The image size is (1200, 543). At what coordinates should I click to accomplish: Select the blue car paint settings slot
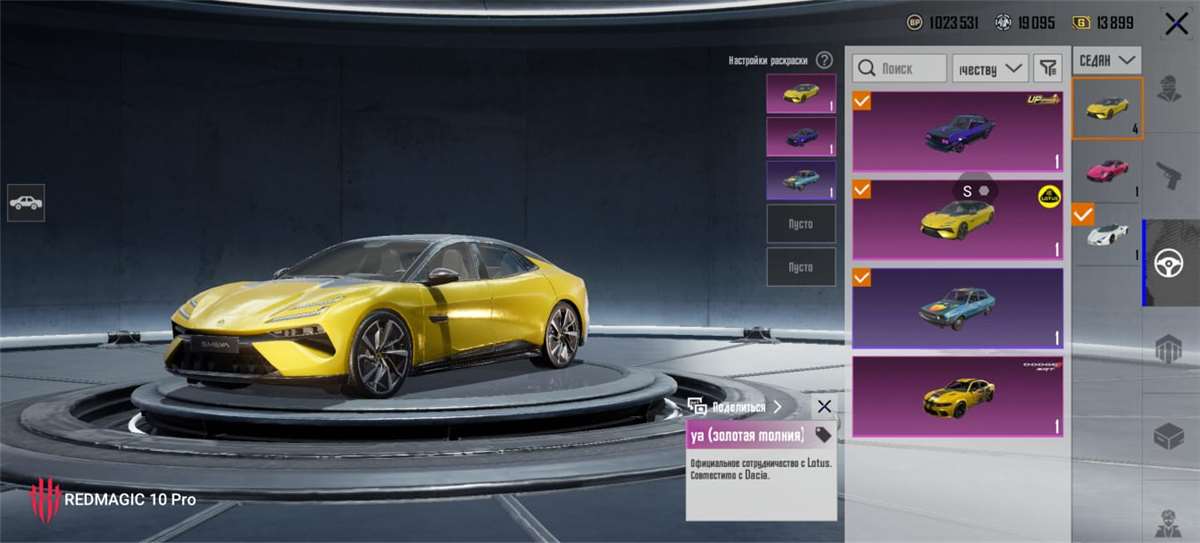pyautogui.click(x=801, y=137)
